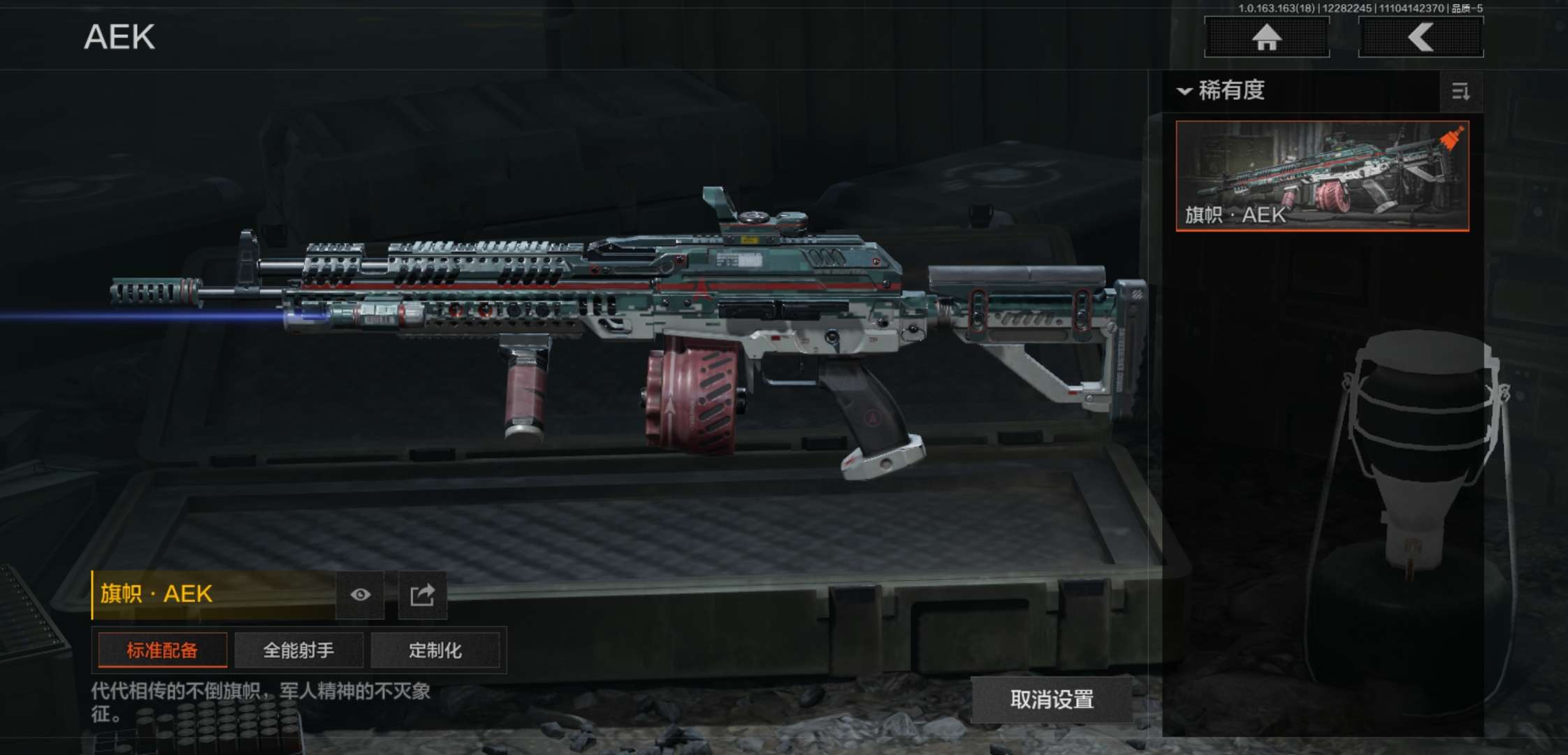Switch to the 全能射手 tab
Viewport: 1568px width, 755px height.
[x=298, y=651]
